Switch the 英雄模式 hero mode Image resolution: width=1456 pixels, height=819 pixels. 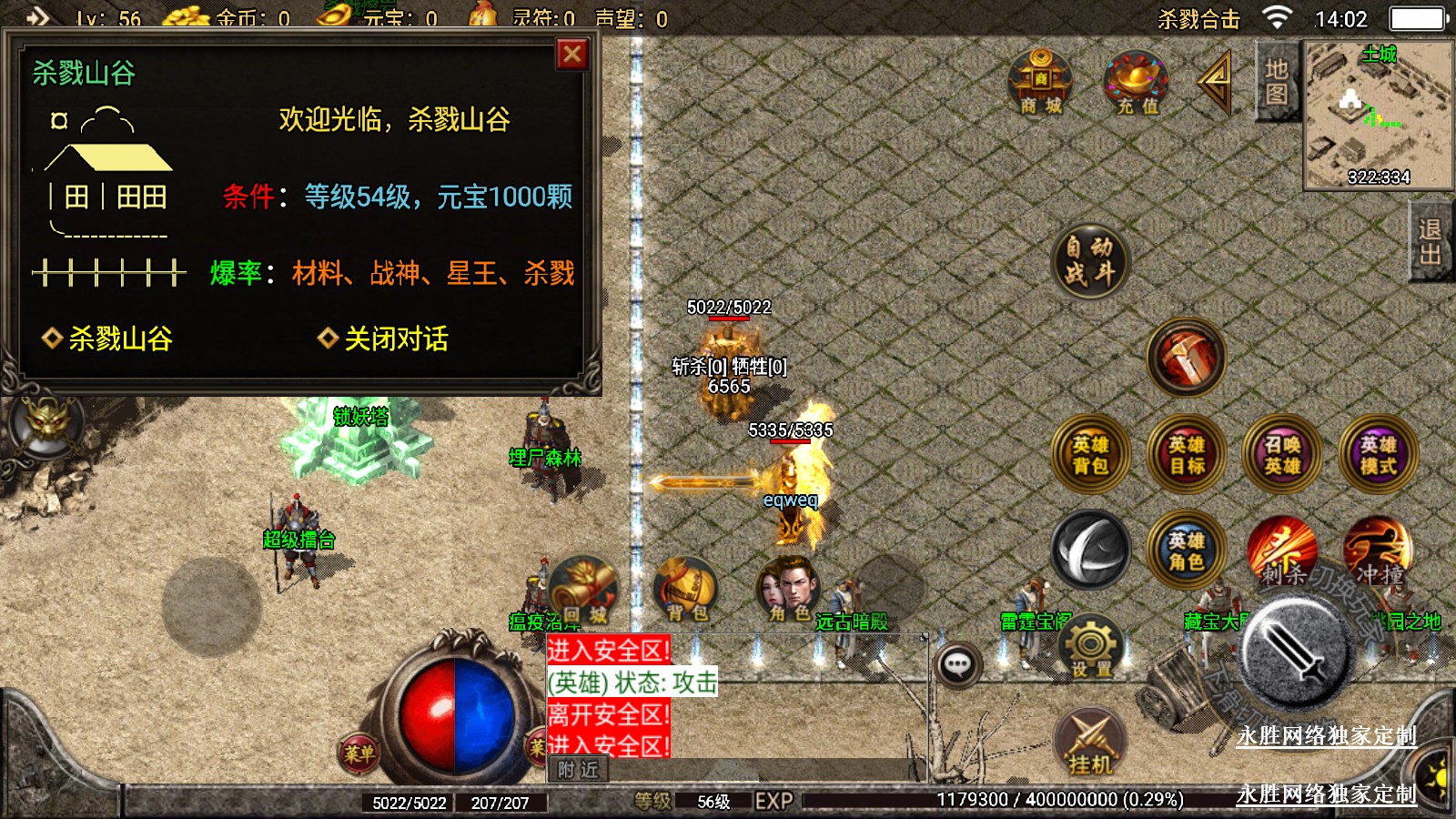pos(1378,455)
